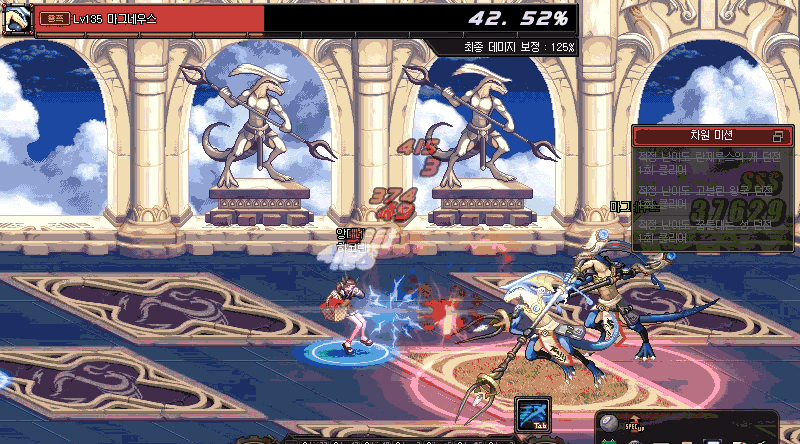This screenshot has width=800, height=444.
Task: Collapse the 차원 미션 panel window button
Action: coord(778,135)
